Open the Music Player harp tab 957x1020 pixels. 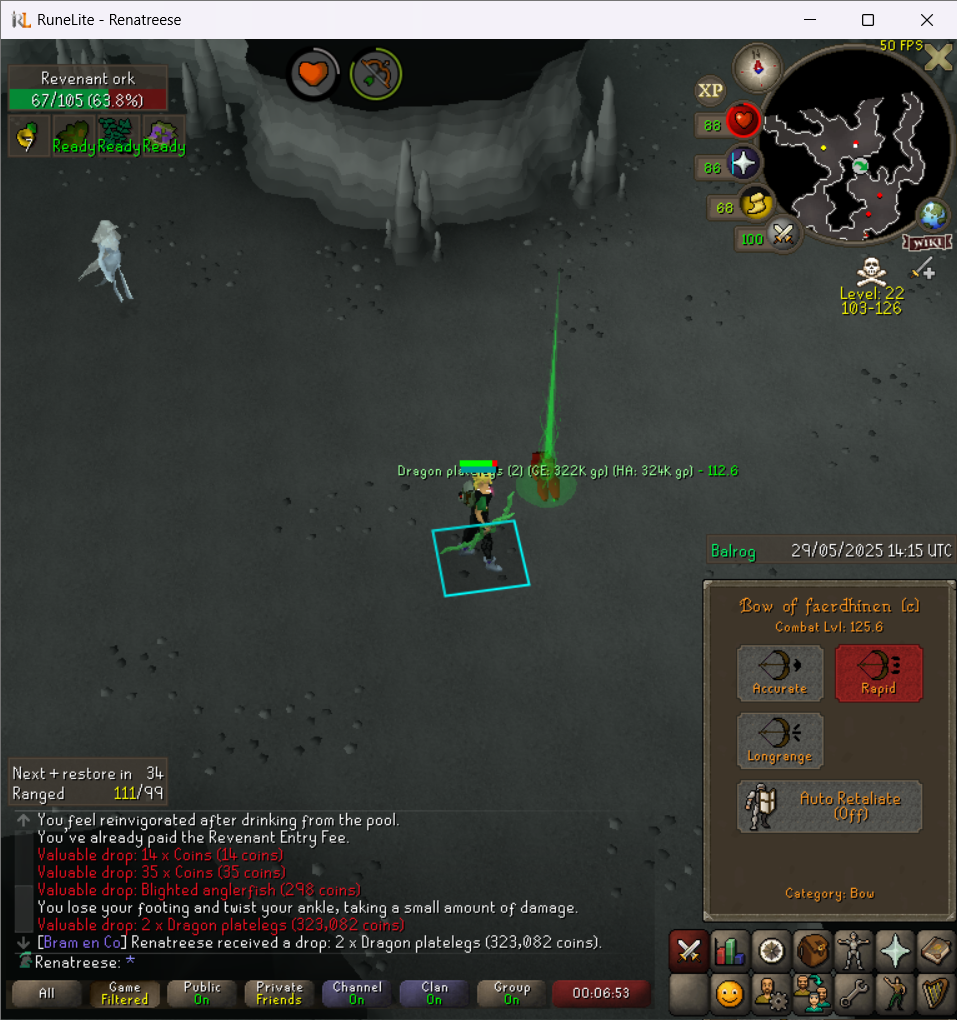tap(934, 995)
